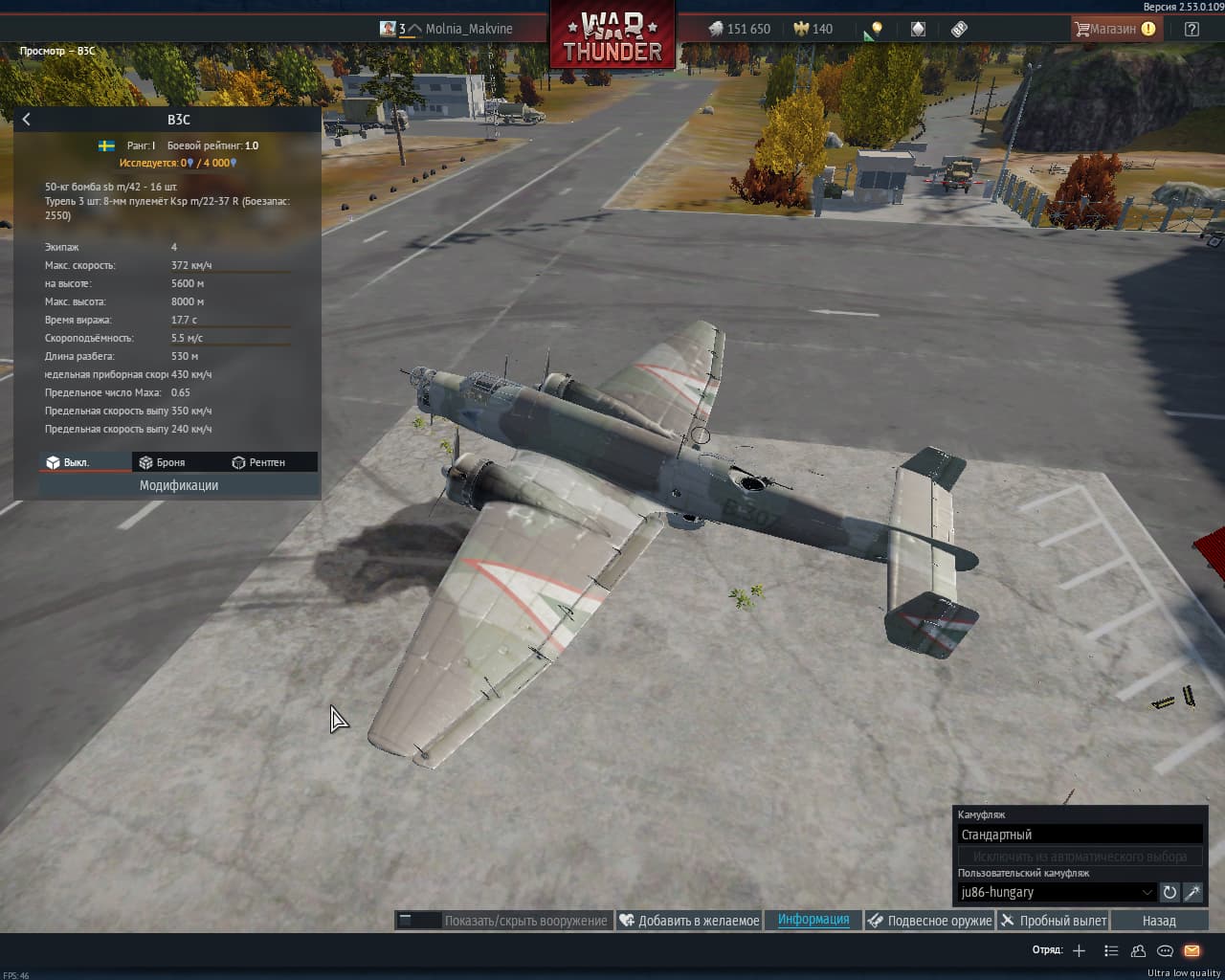
Task: Open the Информация link
Action: point(813,920)
